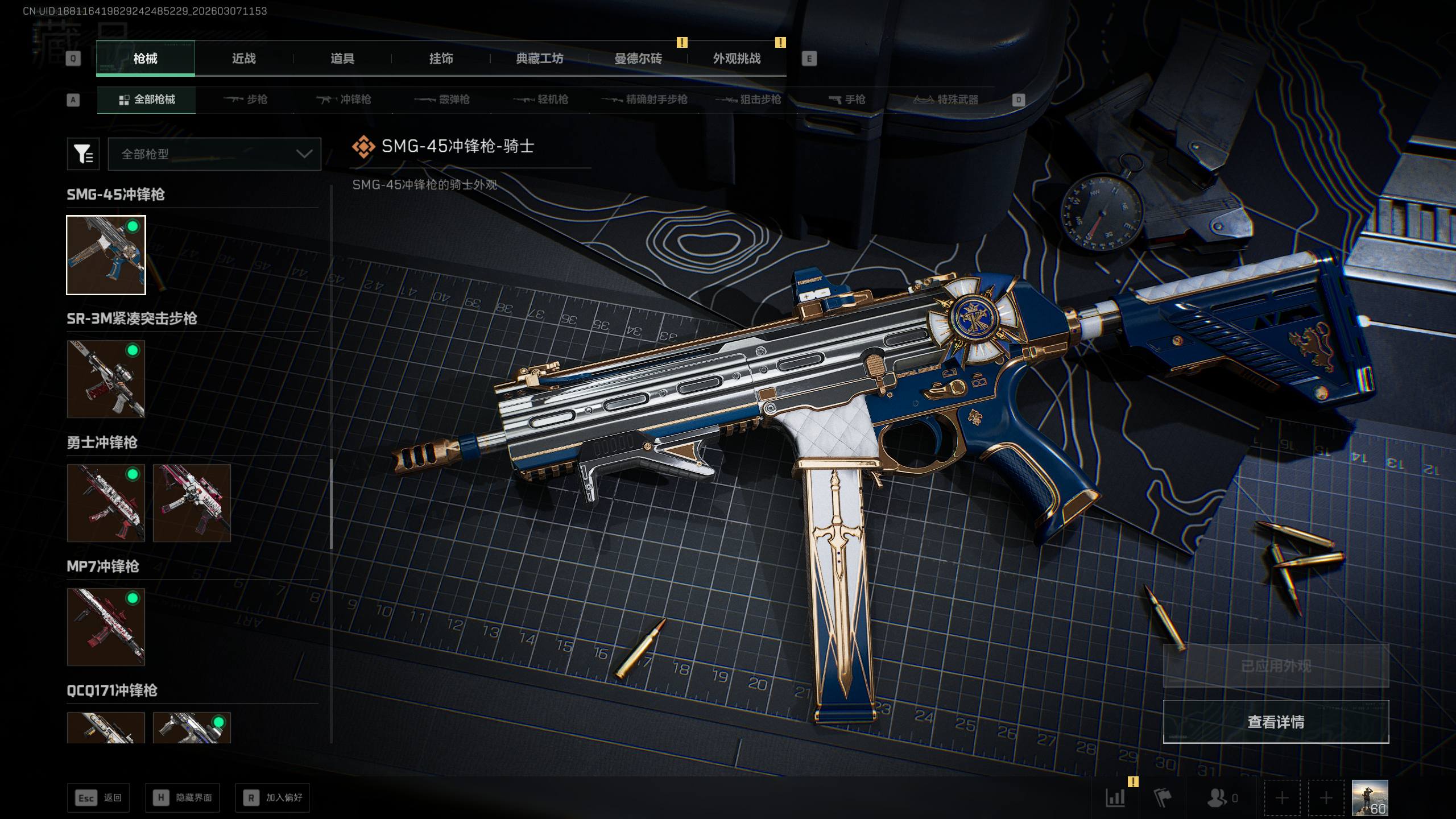Open the 全部枪型 weapon type dropdown

tap(214, 154)
